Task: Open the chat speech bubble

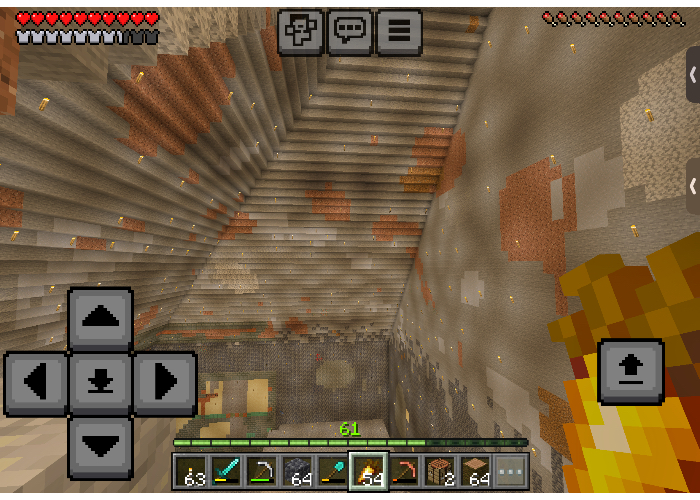Action: pyautogui.click(x=349, y=31)
